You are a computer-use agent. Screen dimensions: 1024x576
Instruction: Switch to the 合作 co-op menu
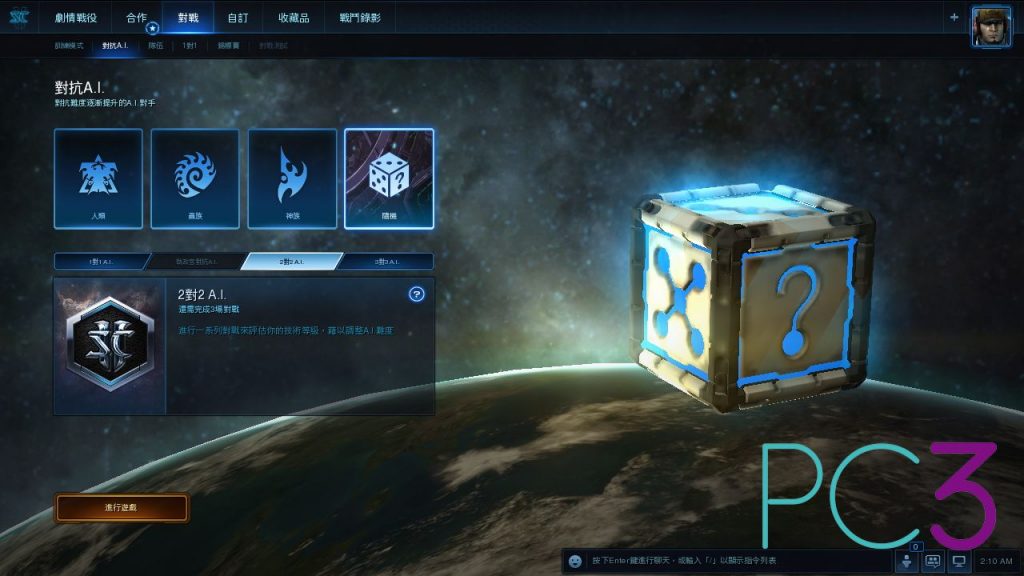click(137, 18)
